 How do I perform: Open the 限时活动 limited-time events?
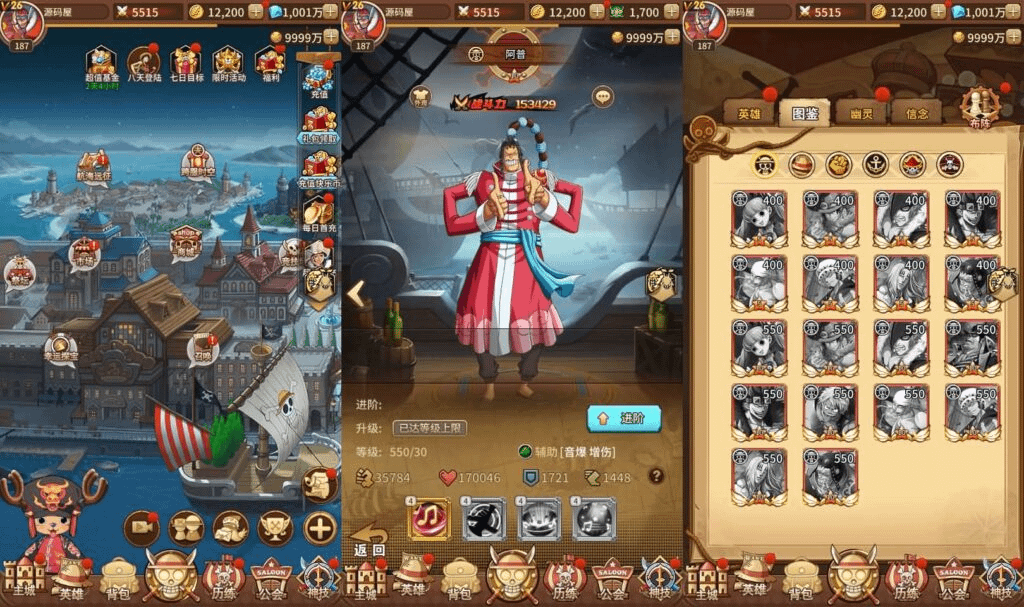coord(228,65)
